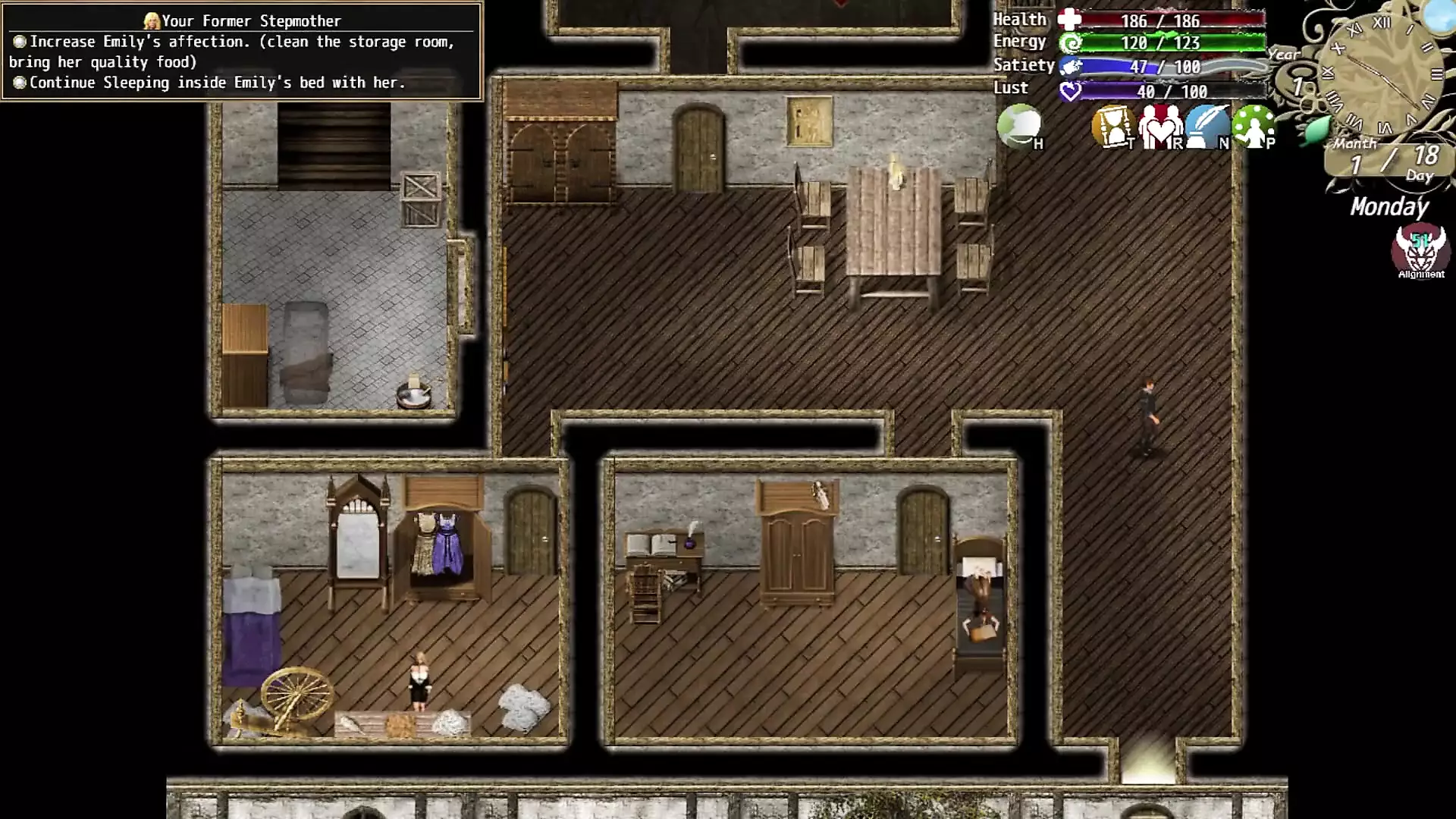Viewport: 1456px width, 819px height.
Task: Select the Your Former Stepmother quest tracker
Action: 241,52
